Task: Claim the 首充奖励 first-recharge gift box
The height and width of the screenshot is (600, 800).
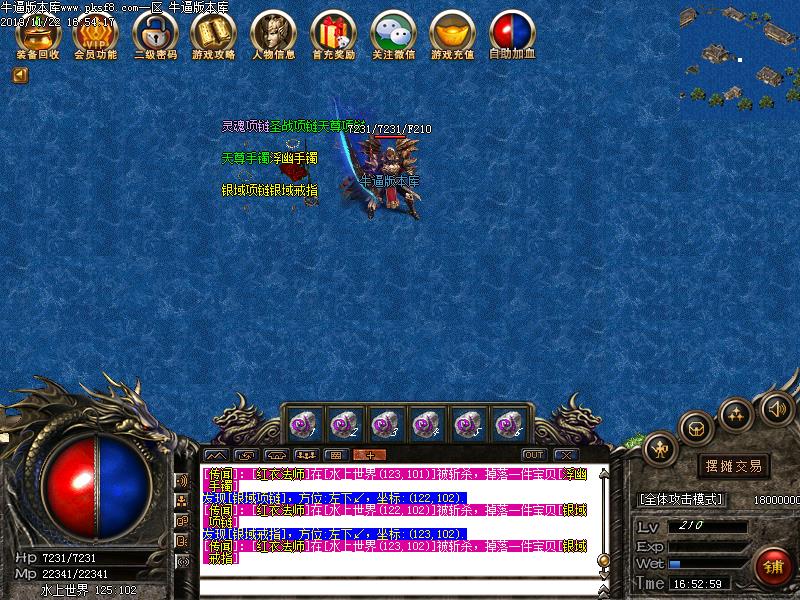Action: [333, 35]
